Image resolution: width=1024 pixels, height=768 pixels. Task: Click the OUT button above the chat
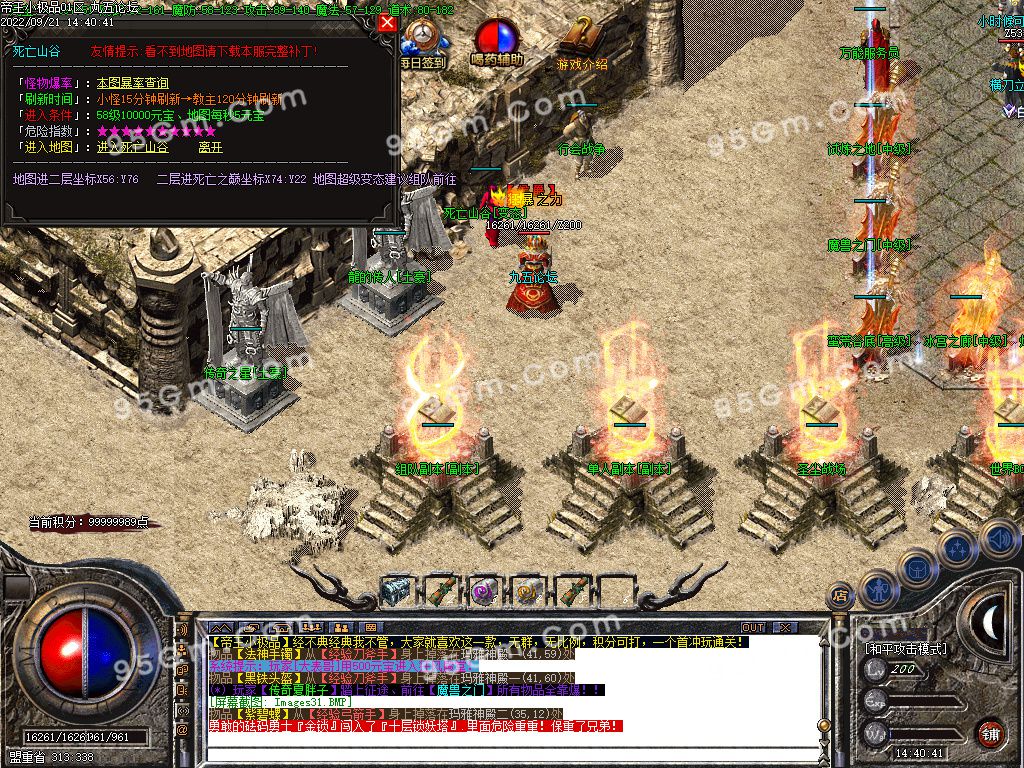click(x=752, y=627)
